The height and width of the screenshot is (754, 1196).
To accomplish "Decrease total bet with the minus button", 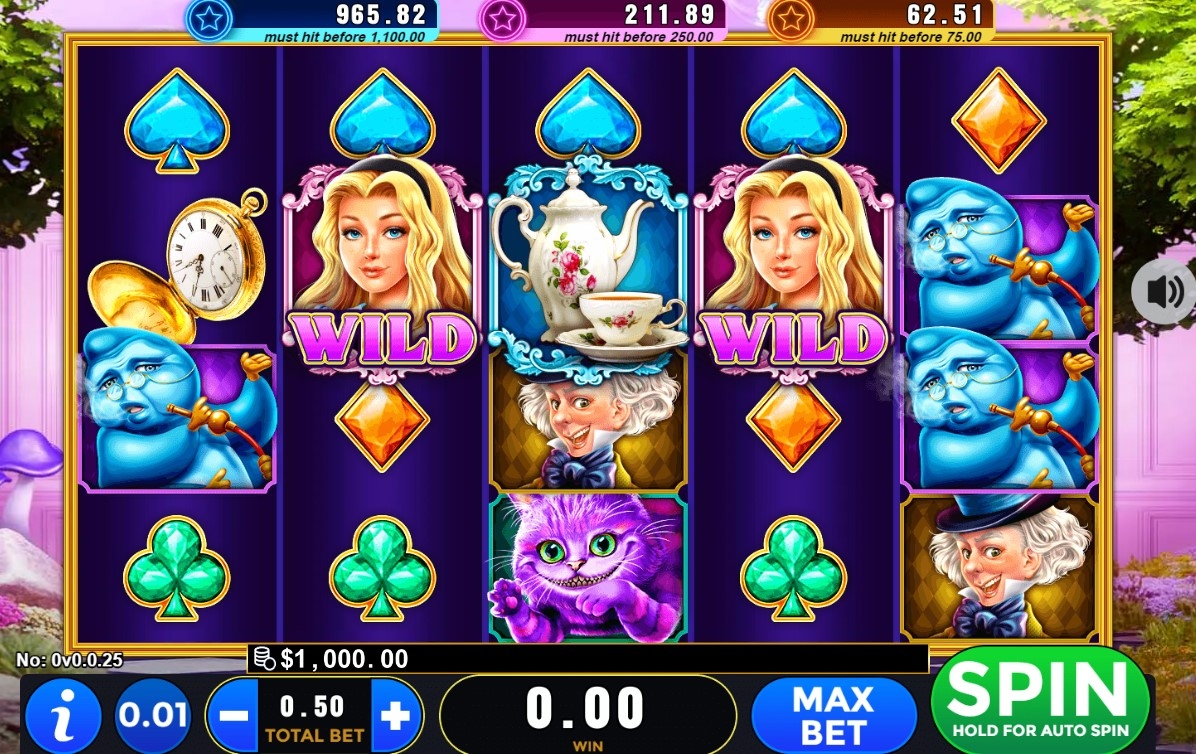I will click(x=233, y=715).
